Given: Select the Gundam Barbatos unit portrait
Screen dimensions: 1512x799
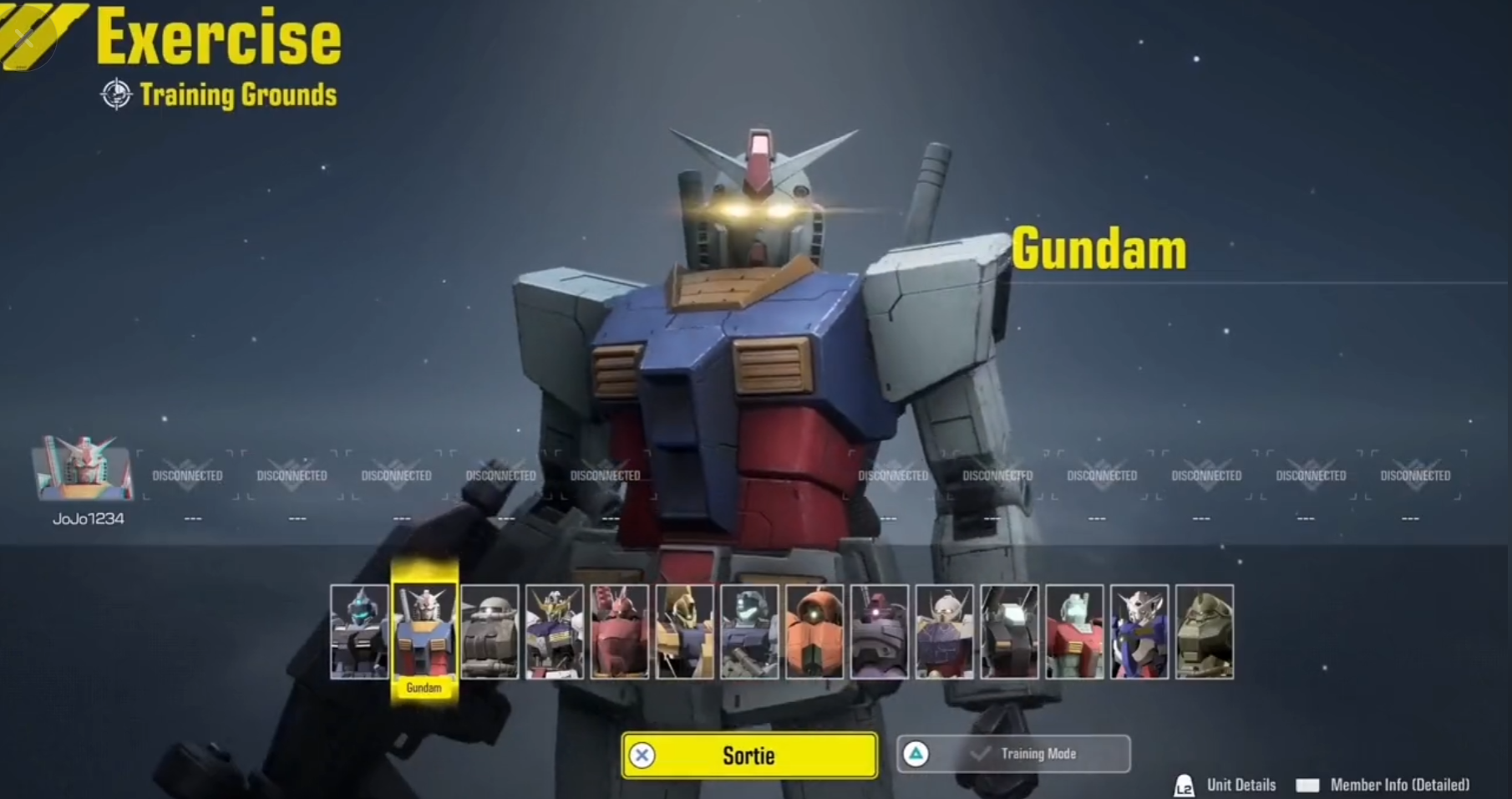Looking at the screenshot, I should (555, 631).
